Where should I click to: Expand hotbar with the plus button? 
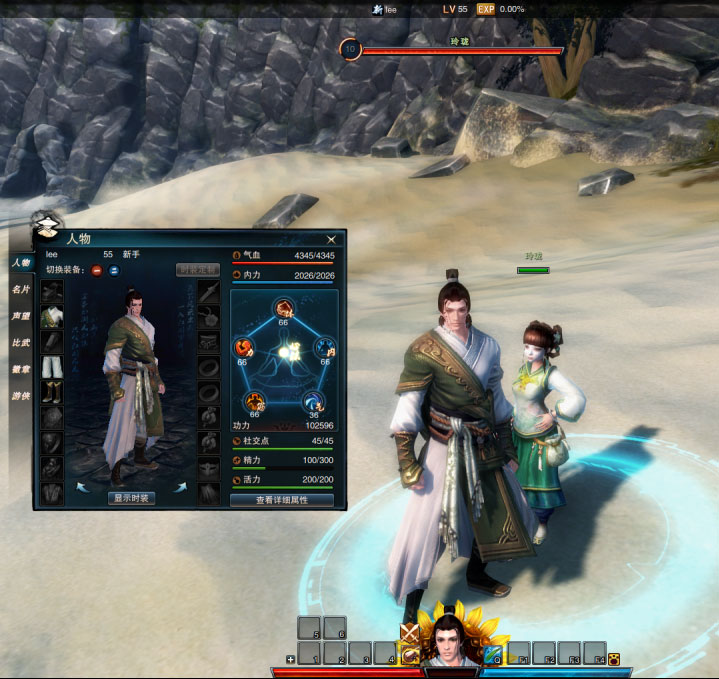click(x=290, y=659)
